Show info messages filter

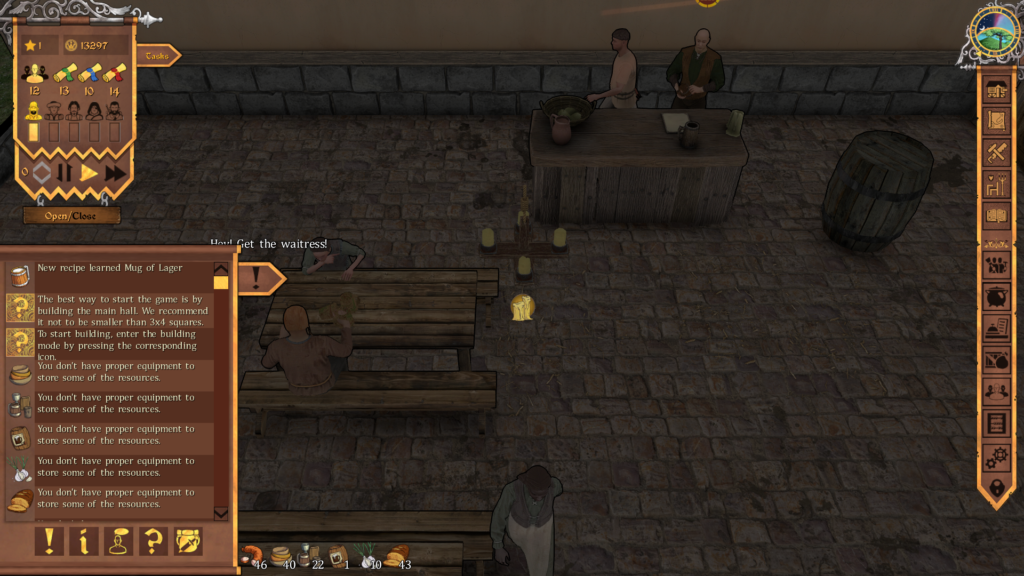(x=84, y=541)
